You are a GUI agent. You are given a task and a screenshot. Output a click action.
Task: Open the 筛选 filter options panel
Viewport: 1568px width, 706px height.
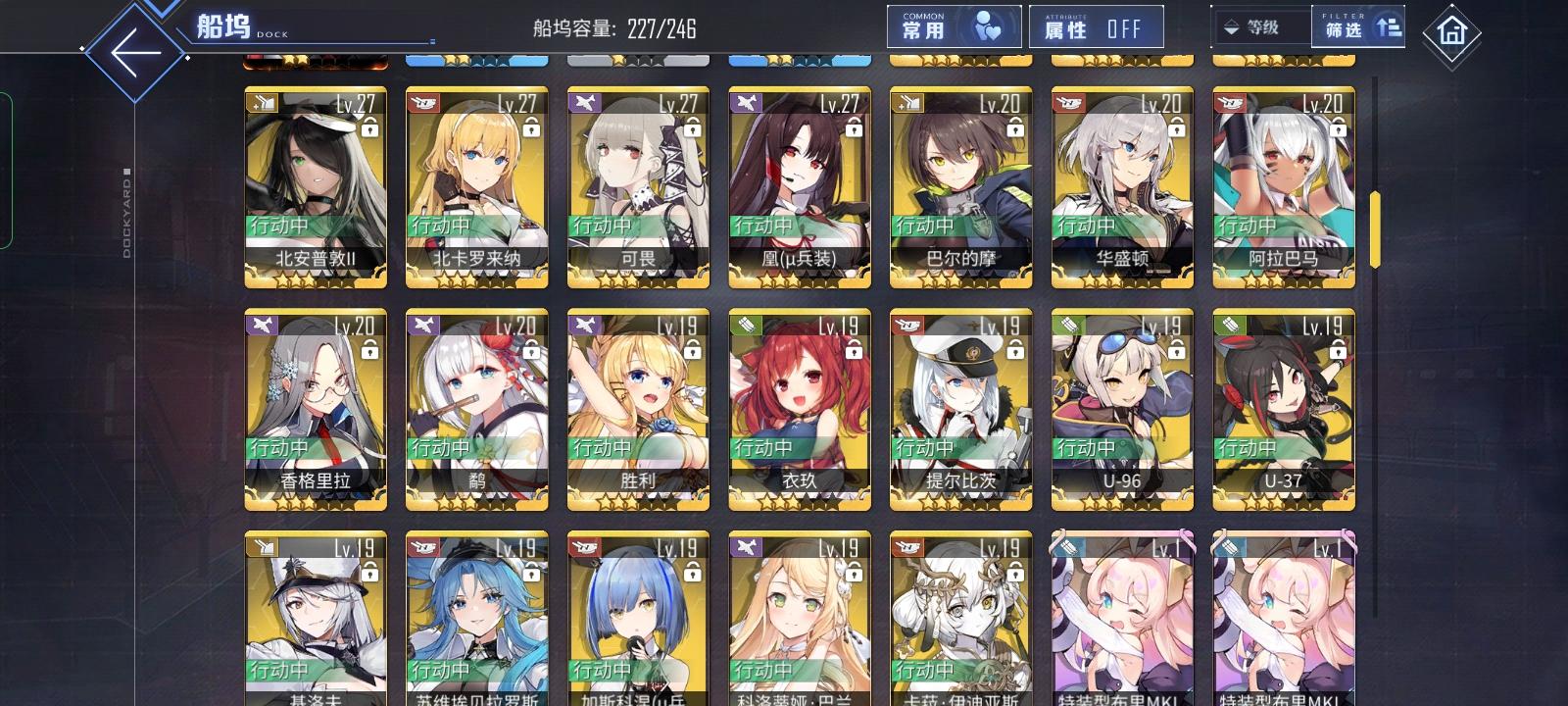[x=1355, y=29]
